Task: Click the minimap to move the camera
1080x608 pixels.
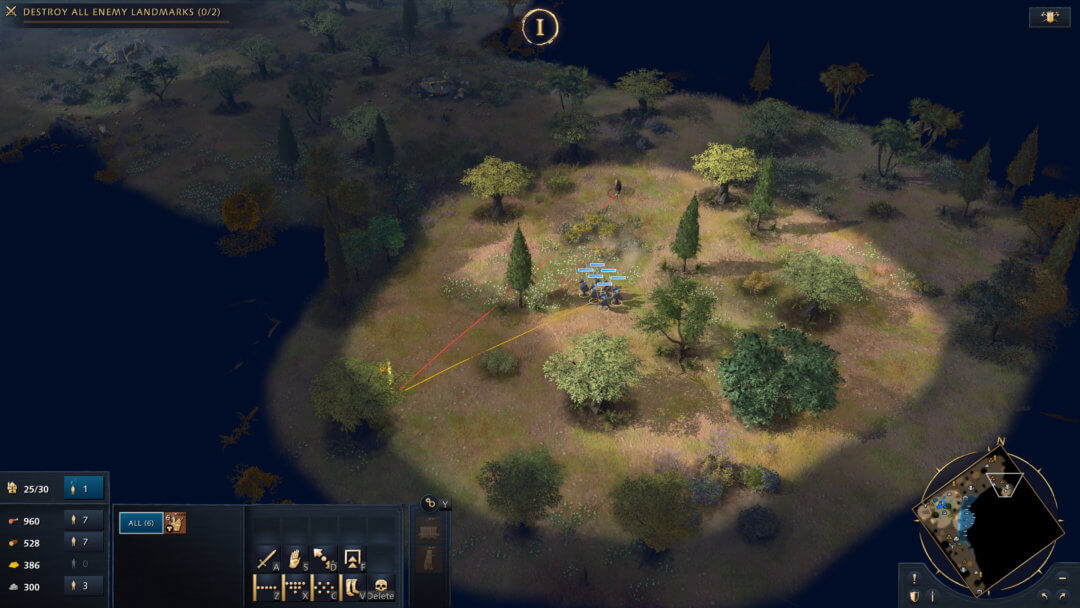Action: 985,520
